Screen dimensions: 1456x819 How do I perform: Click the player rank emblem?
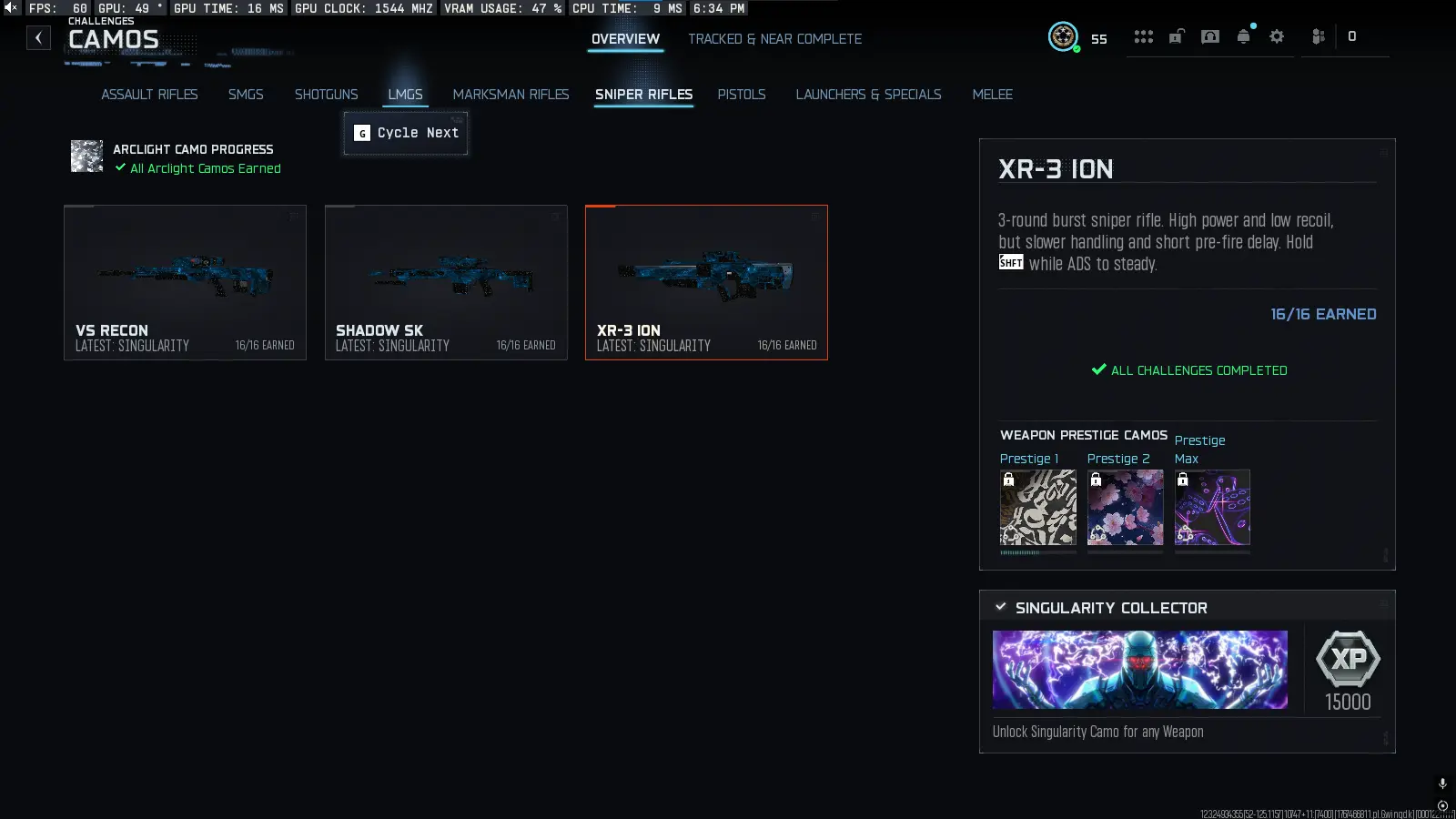click(1063, 37)
